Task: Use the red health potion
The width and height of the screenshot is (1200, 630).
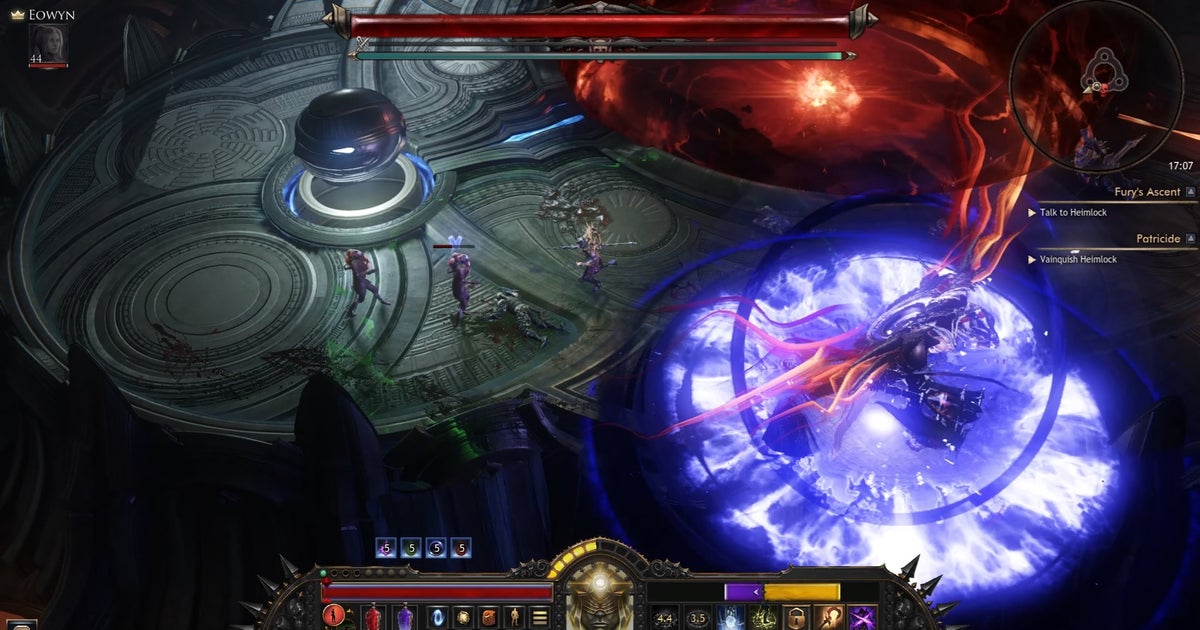Action: (x=373, y=617)
